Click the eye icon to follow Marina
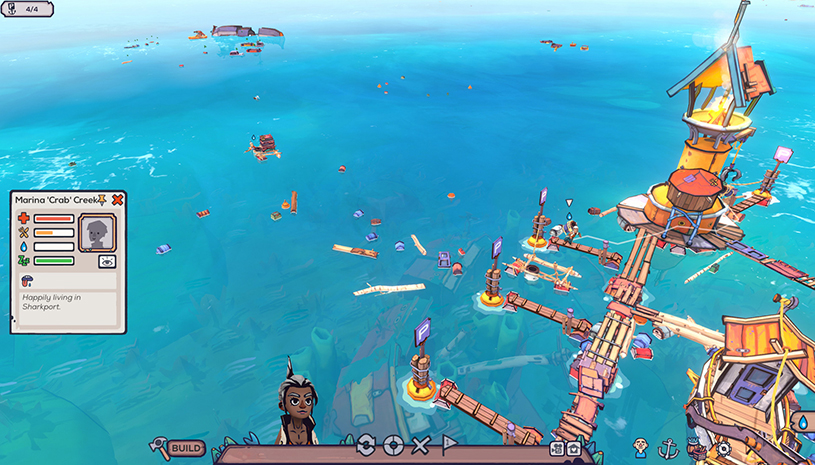 [x=106, y=261]
